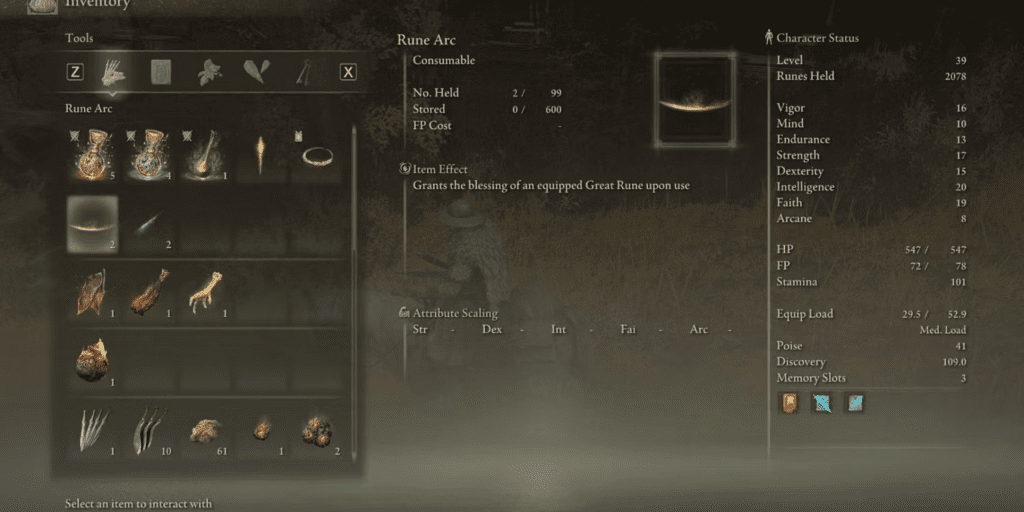Open the stone tablet category tab

coord(161,72)
